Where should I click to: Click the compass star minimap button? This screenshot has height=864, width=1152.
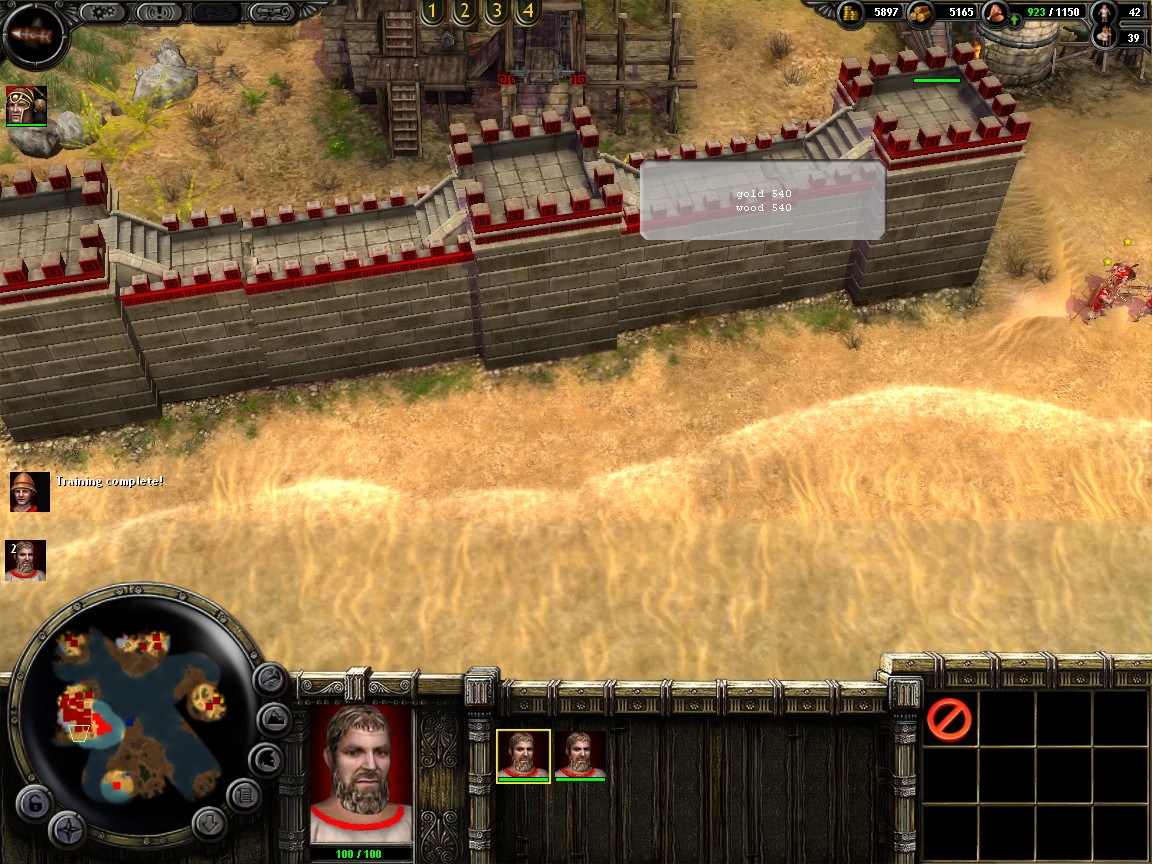click(x=67, y=828)
